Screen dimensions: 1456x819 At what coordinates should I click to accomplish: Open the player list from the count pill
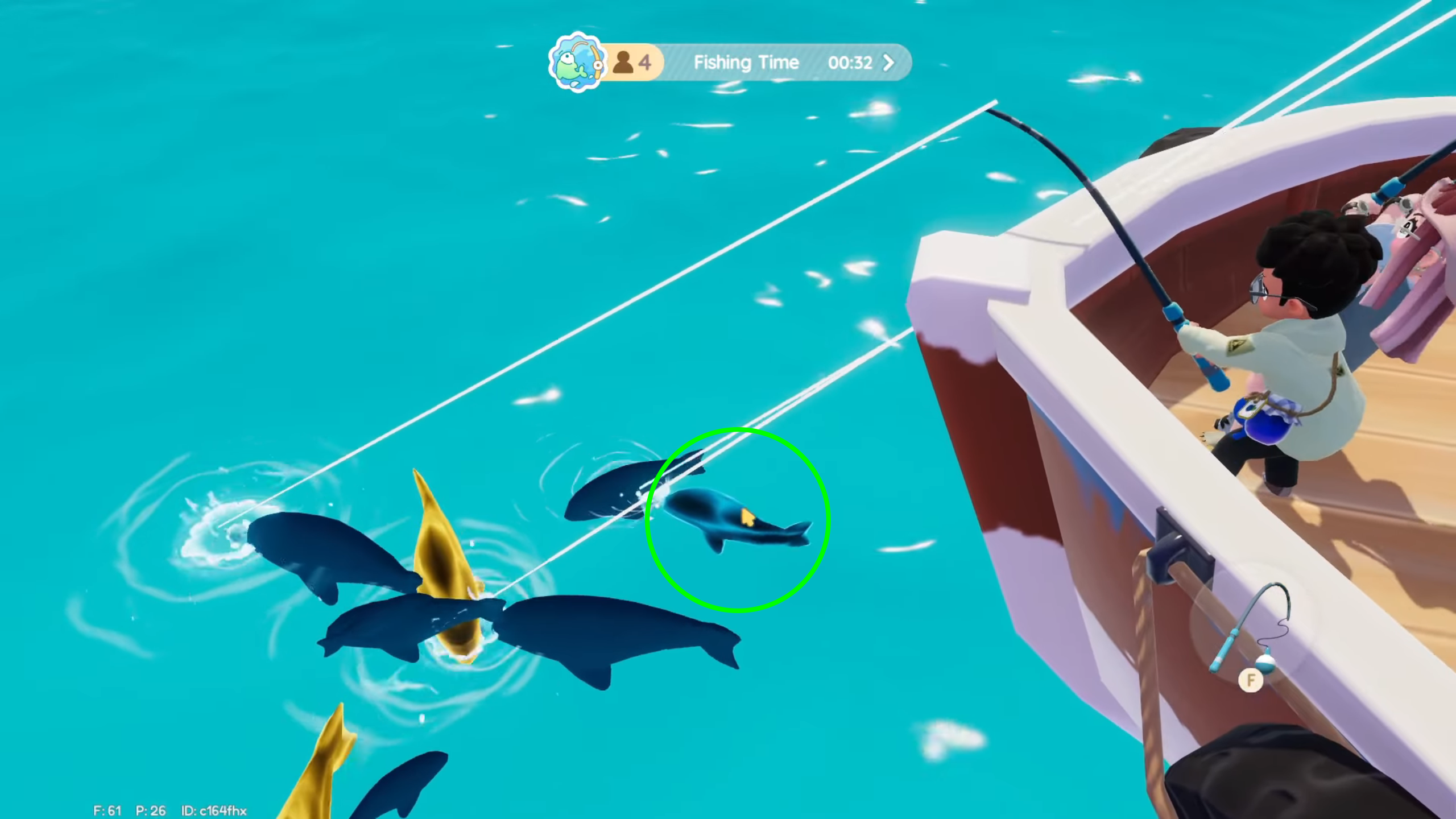[x=631, y=63]
